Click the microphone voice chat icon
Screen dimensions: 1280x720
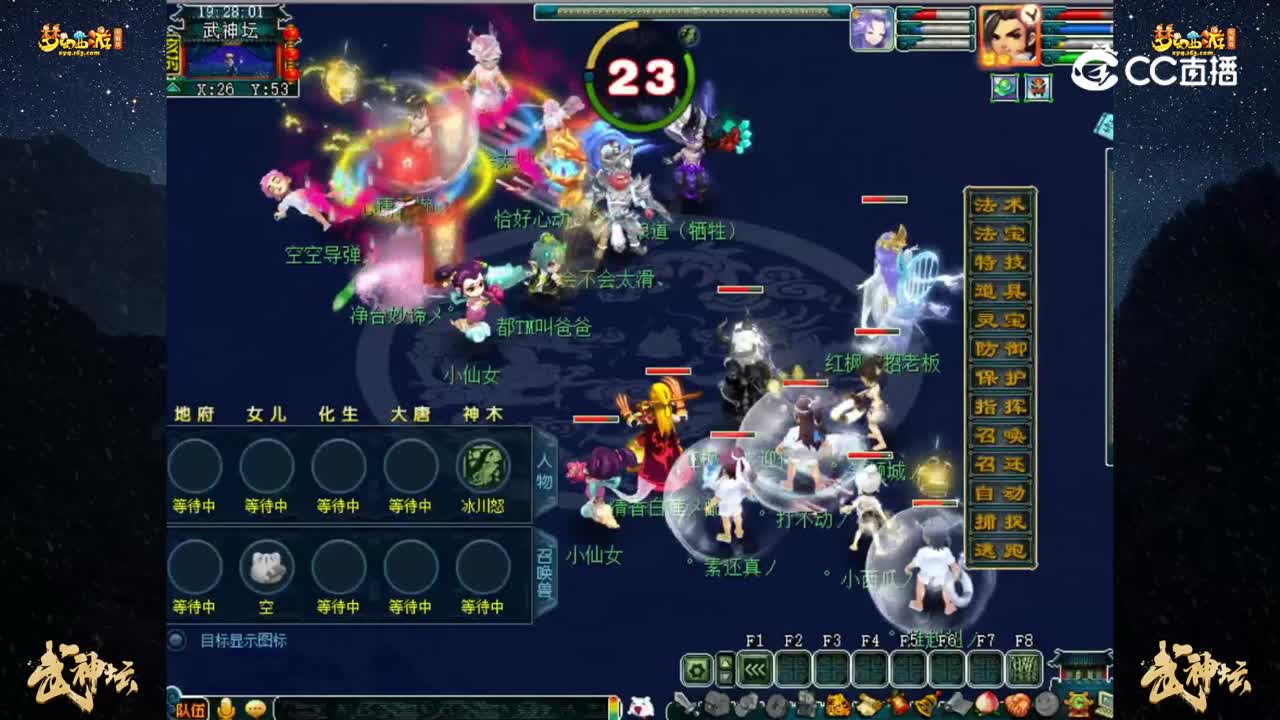228,707
